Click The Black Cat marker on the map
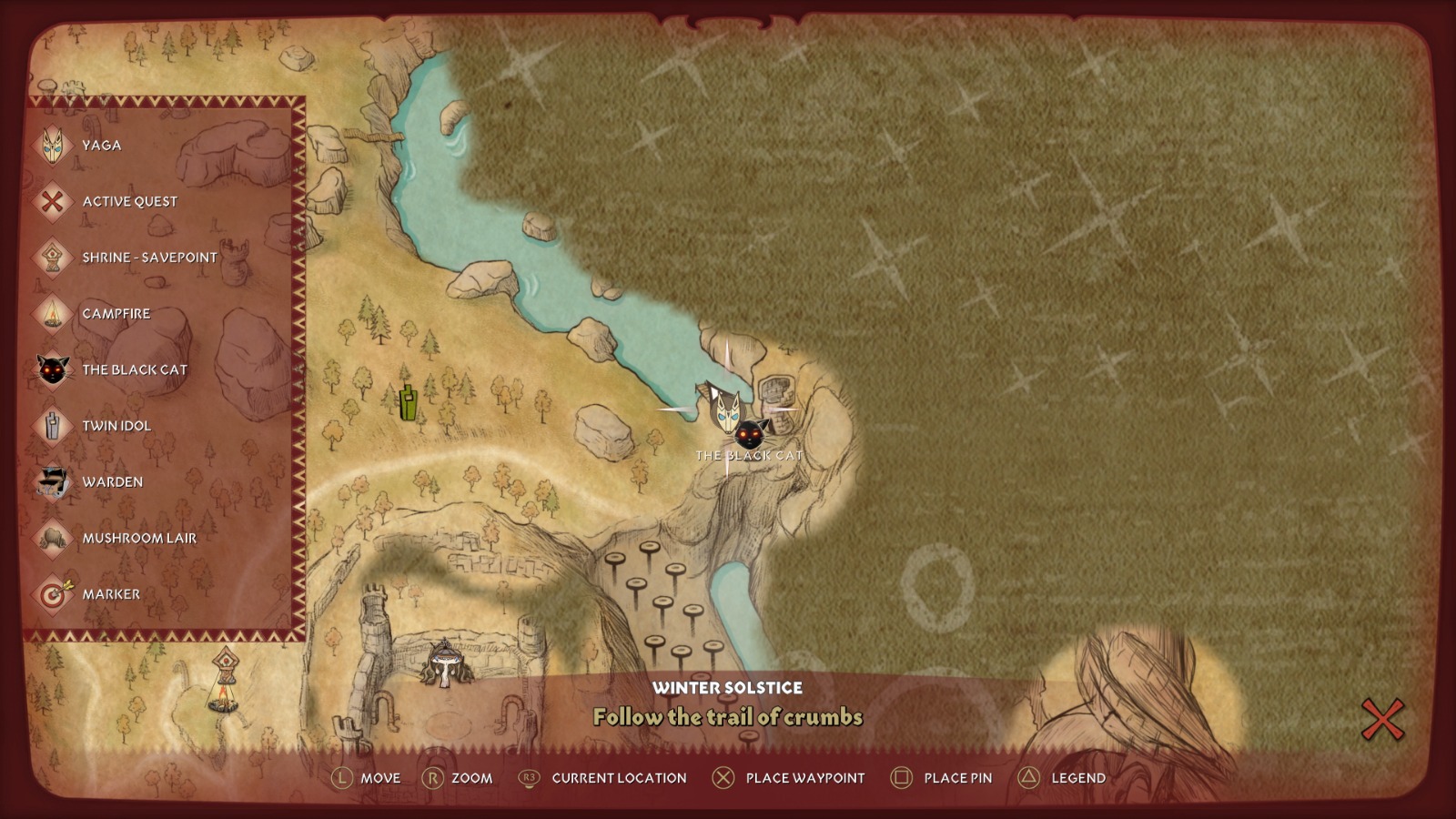The height and width of the screenshot is (819, 1456). (749, 434)
